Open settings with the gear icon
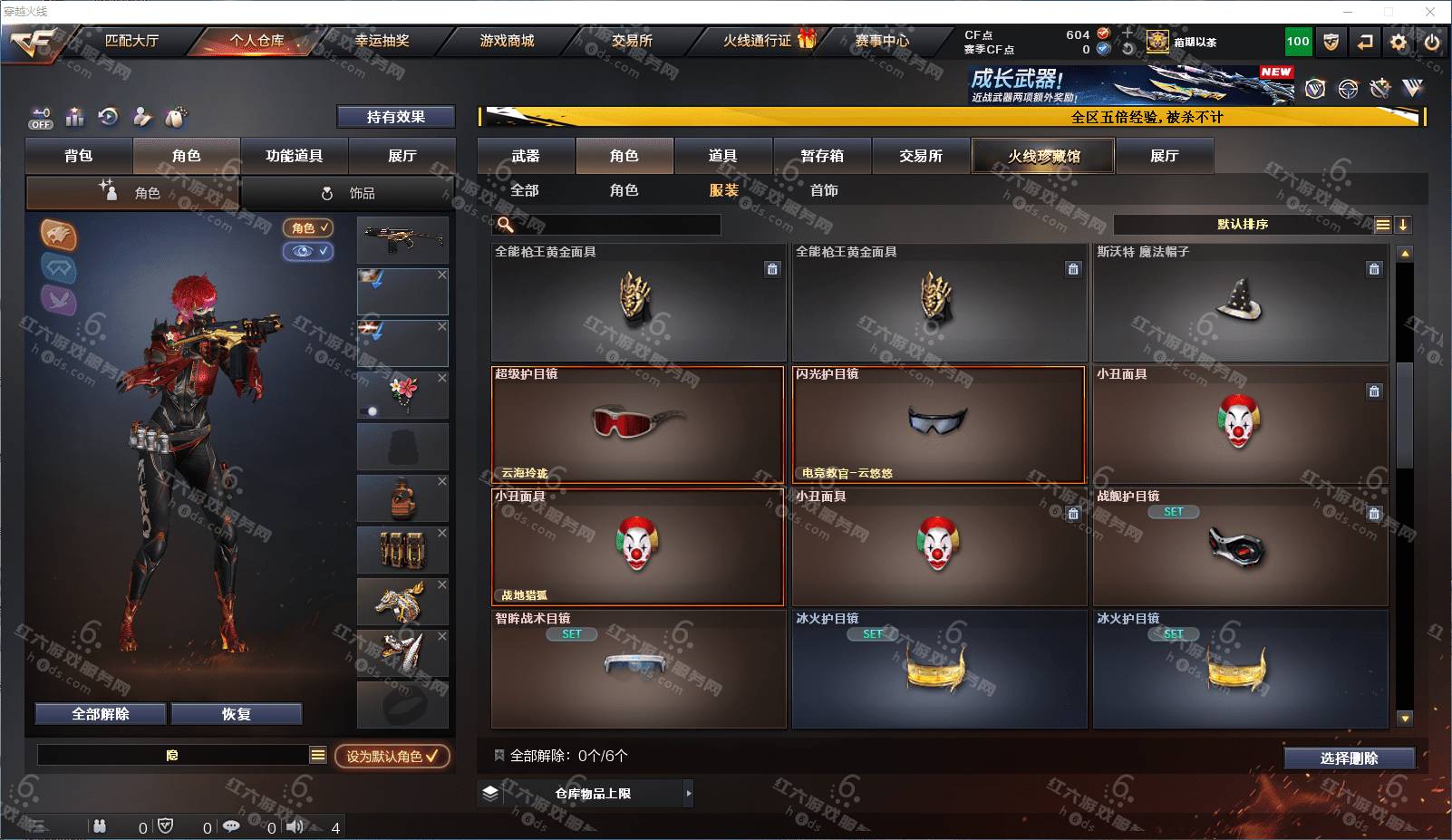 point(1399,42)
